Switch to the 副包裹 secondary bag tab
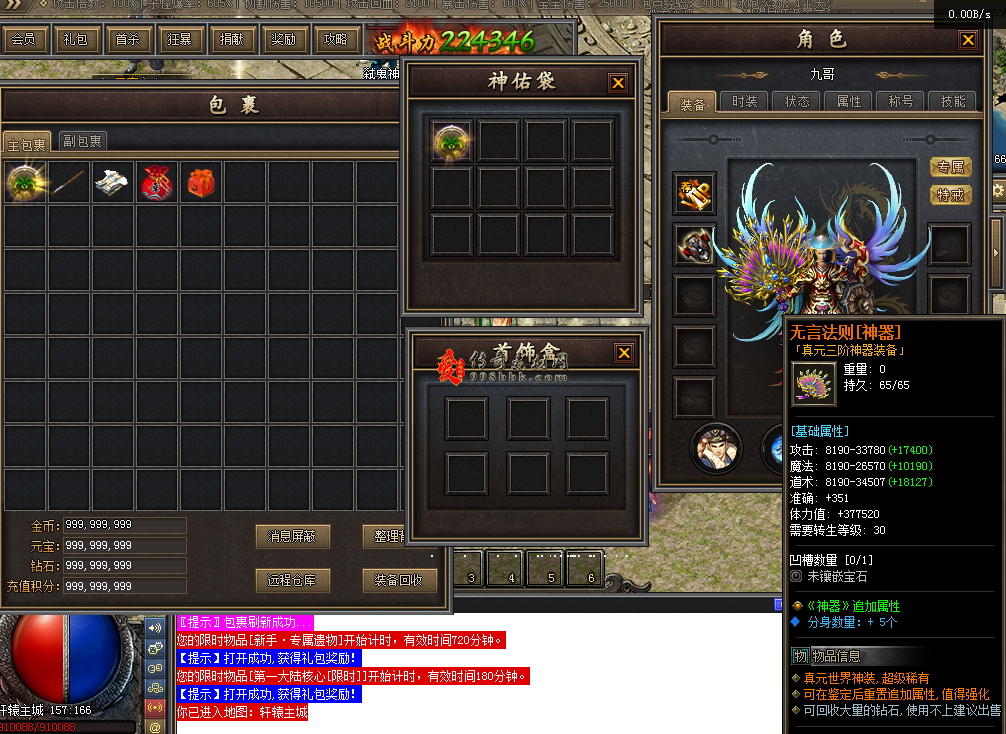The width and height of the screenshot is (1006, 734). click(82, 141)
